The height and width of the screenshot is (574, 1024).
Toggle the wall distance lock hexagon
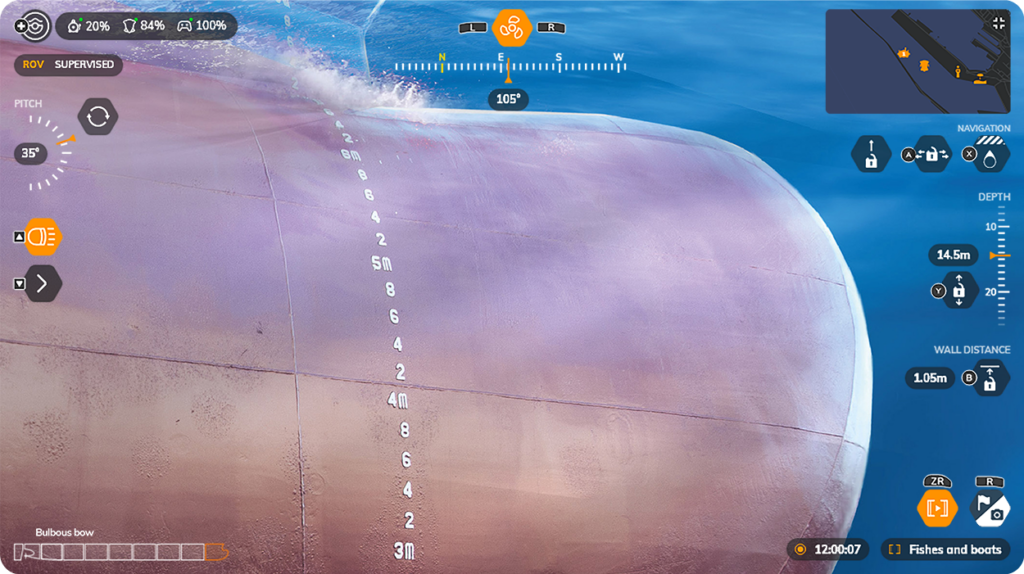(990, 378)
